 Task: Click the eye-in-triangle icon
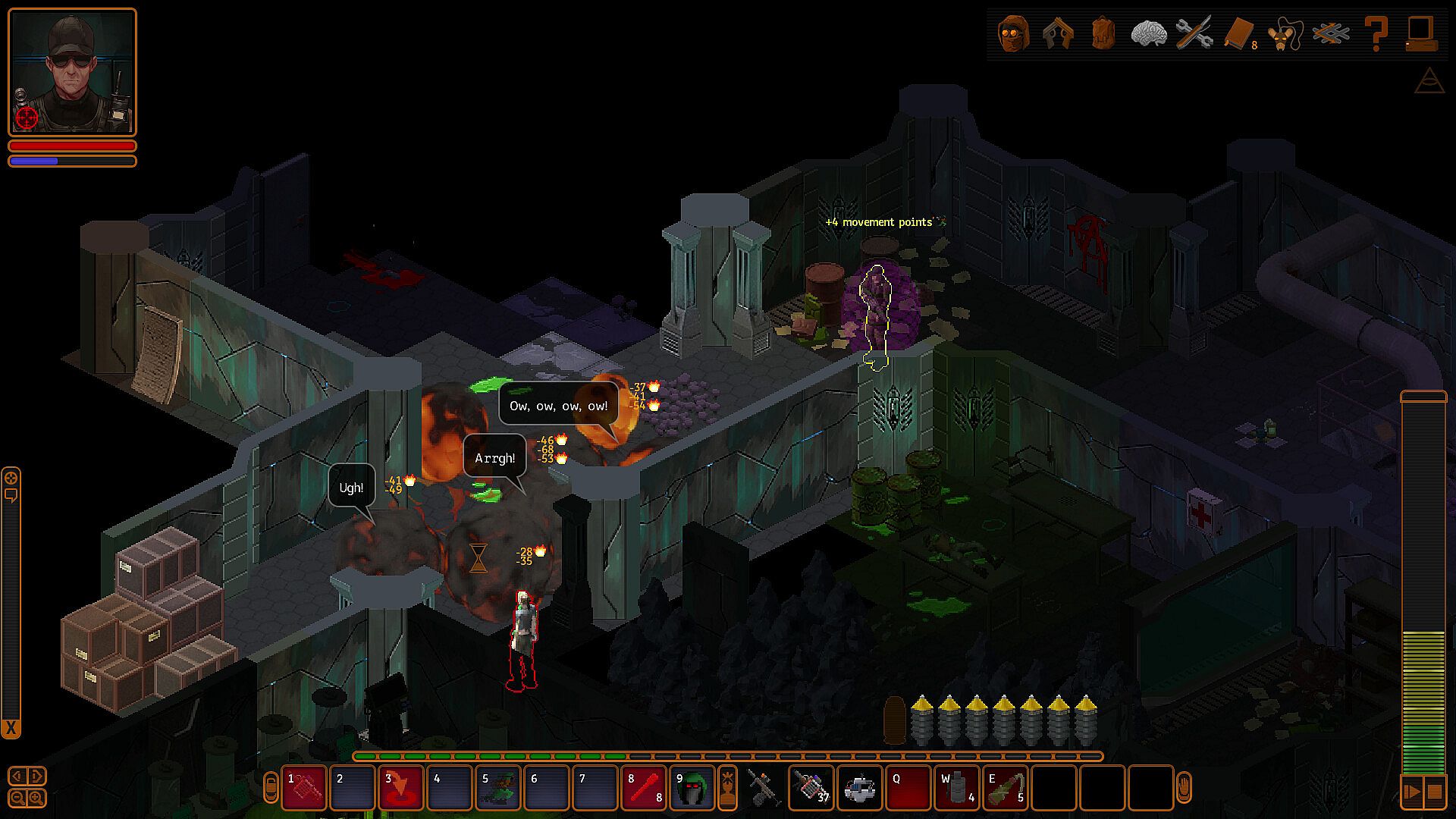click(x=1429, y=80)
